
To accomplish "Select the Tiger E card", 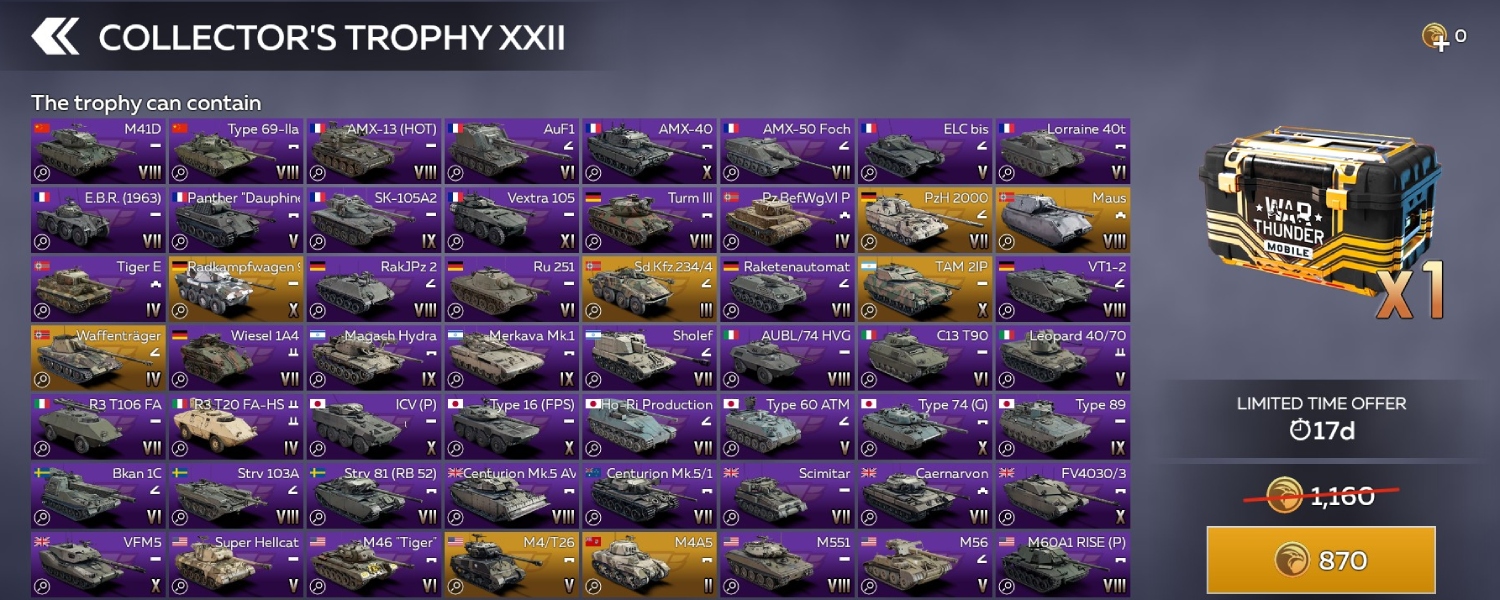I will point(97,289).
